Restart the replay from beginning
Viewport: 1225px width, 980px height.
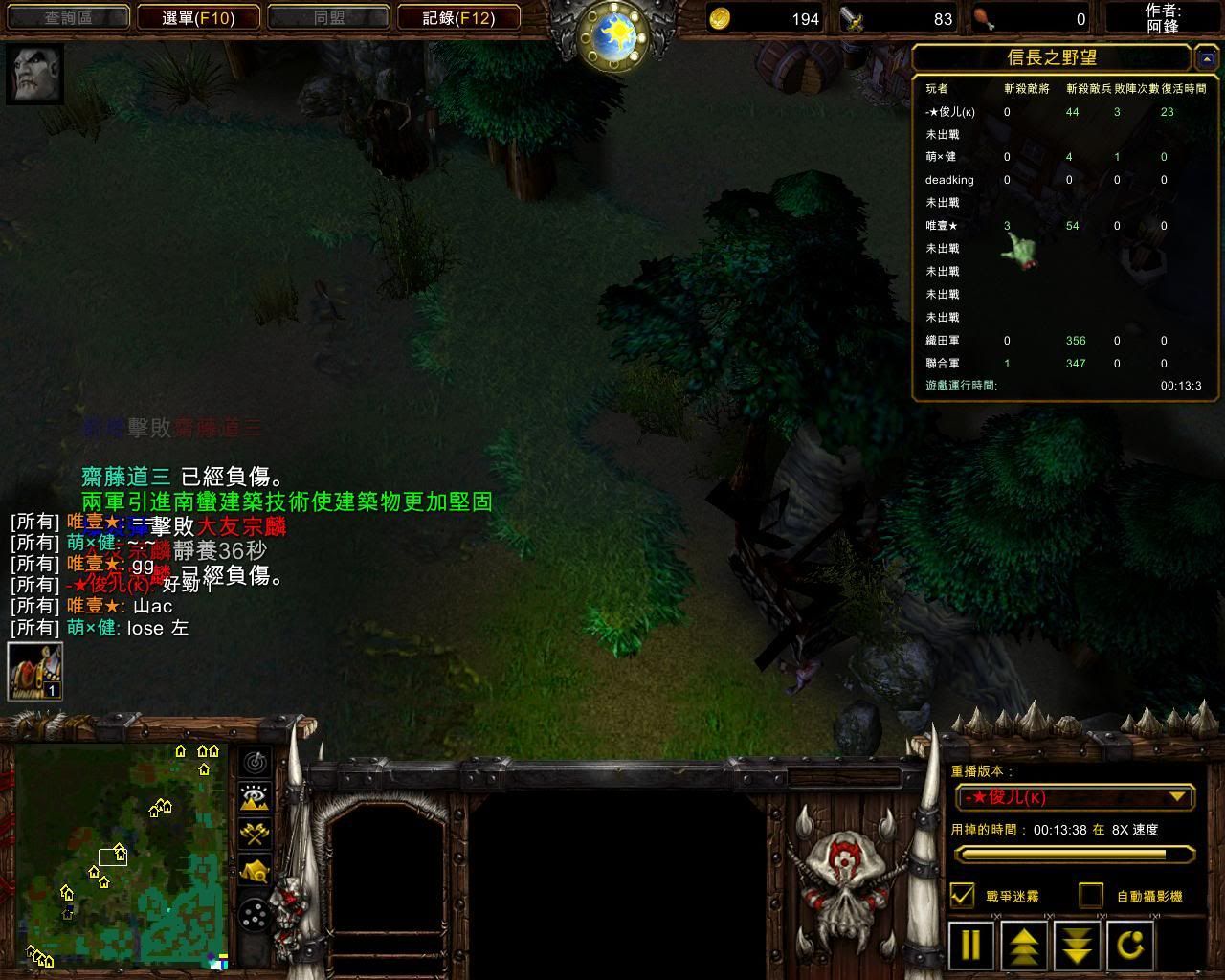(1130, 946)
